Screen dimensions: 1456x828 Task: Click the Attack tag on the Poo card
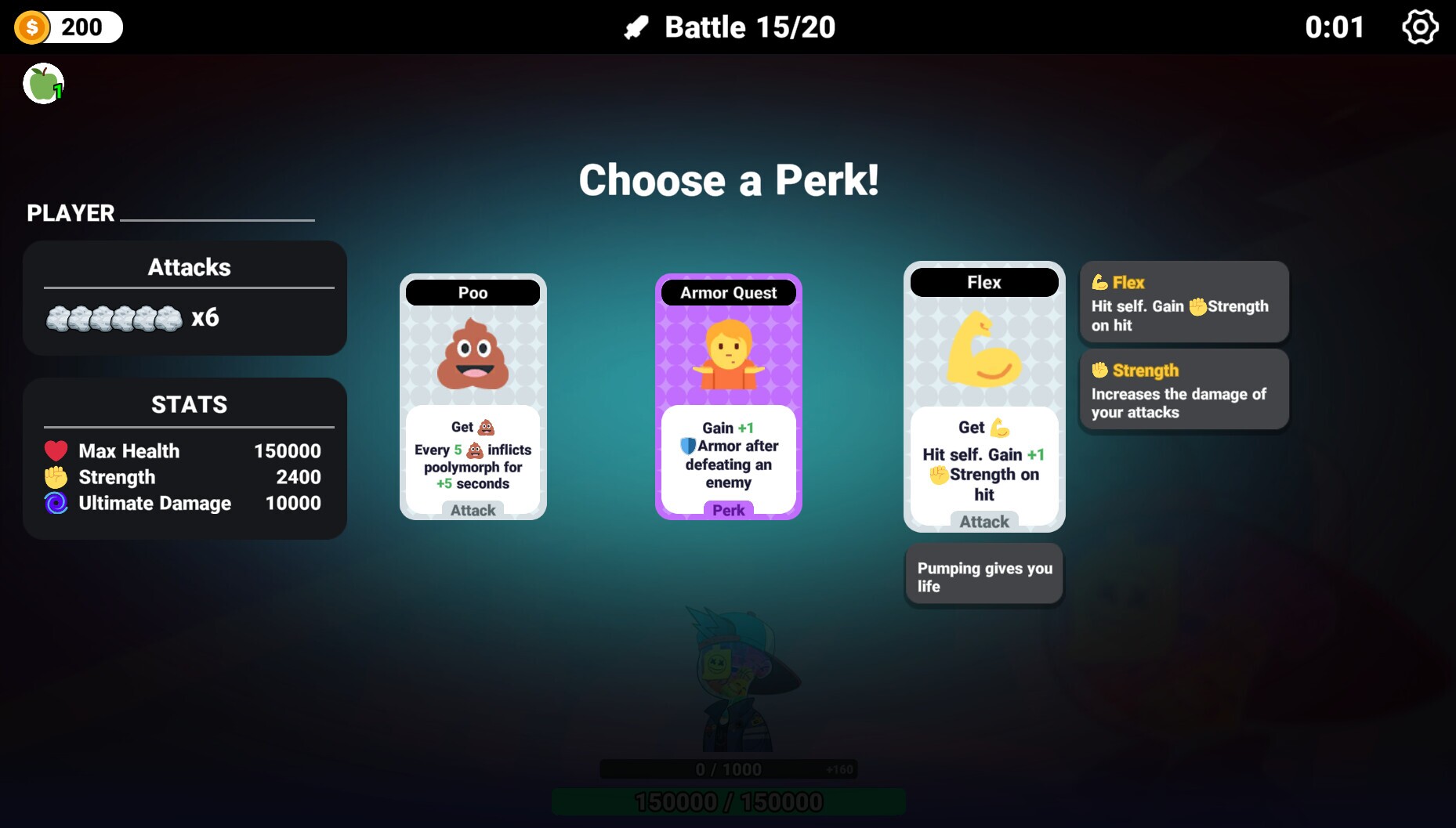pyautogui.click(x=472, y=510)
